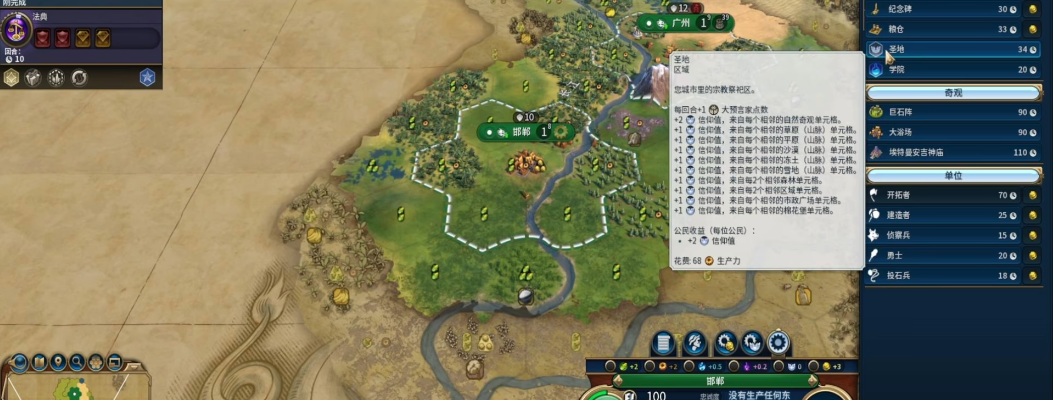
Task: Open the 法典 civic research panel
Action: click(x=17, y=27)
